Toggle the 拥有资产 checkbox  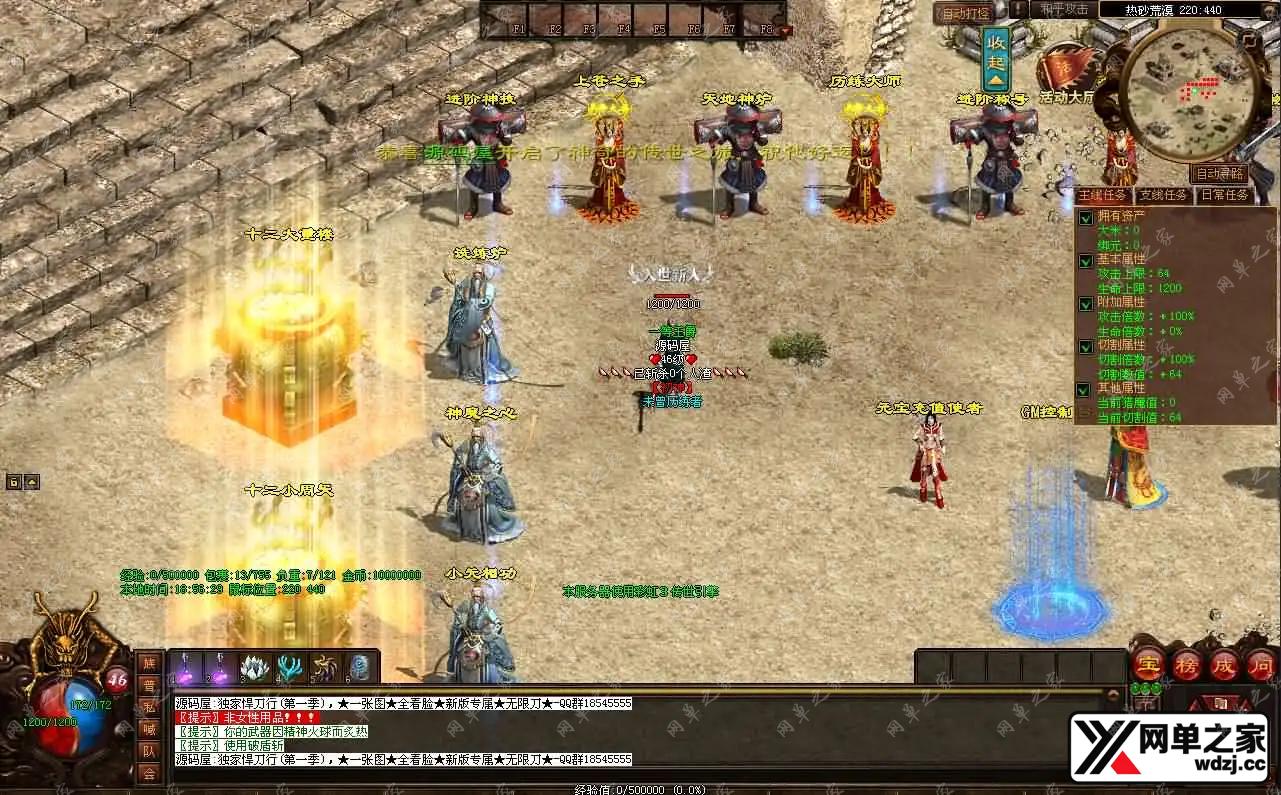pyautogui.click(x=1086, y=217)
